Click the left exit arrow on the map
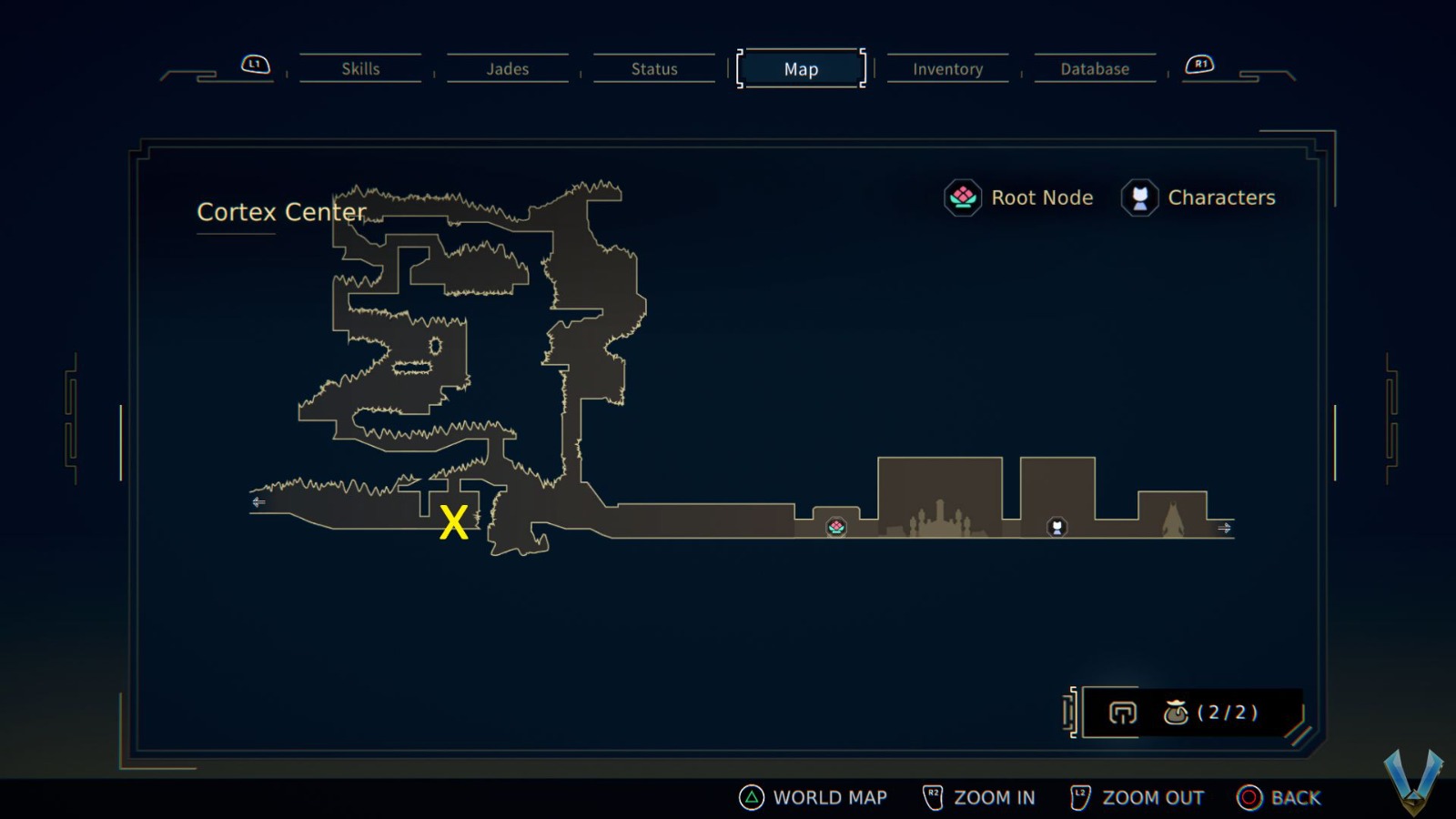 pyautogui.click(x=258, y=501)
